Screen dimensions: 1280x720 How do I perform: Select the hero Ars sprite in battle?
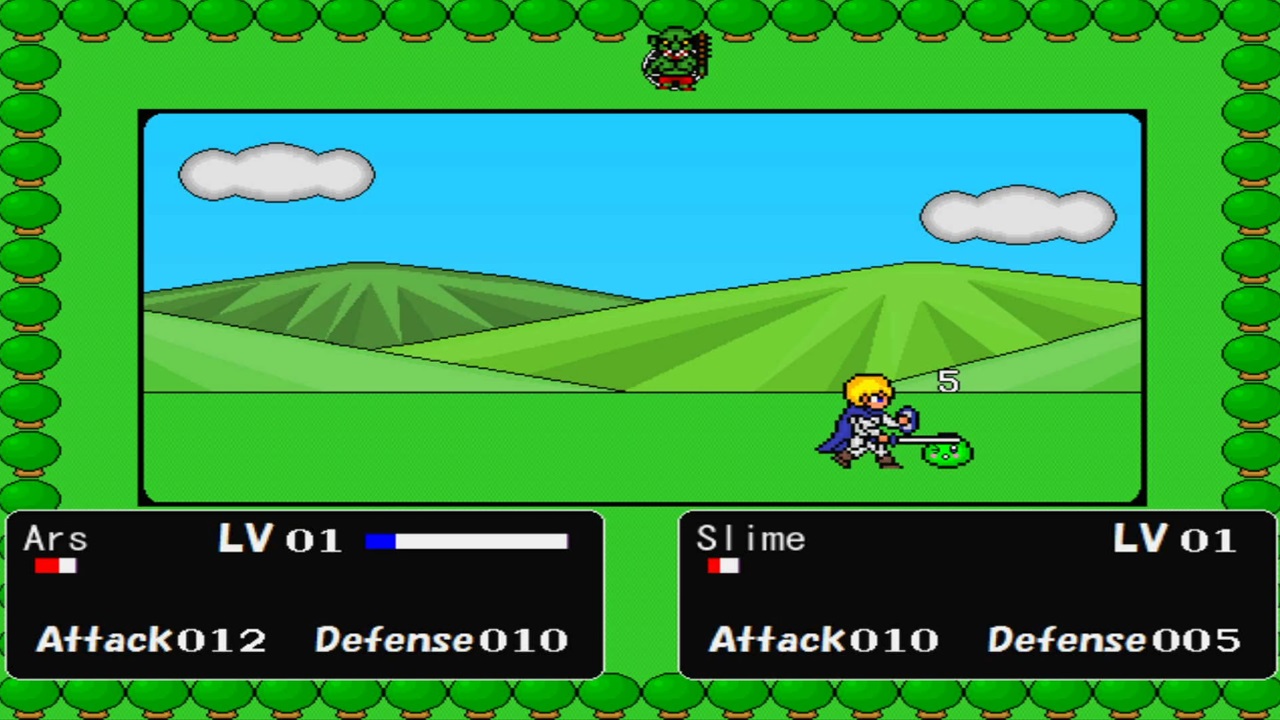(865, 425)
